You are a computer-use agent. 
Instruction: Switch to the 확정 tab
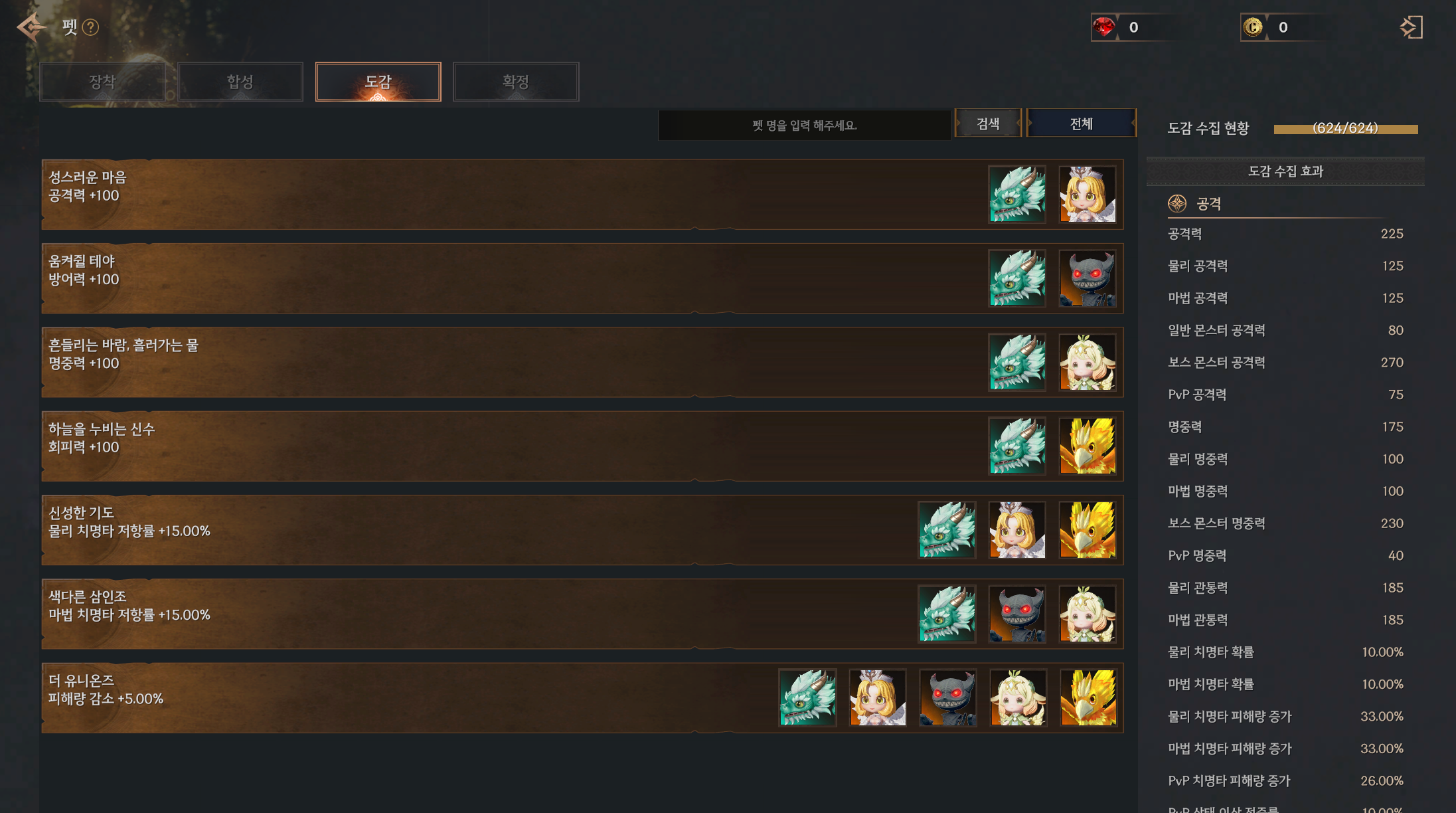click(x=515, y=82)
